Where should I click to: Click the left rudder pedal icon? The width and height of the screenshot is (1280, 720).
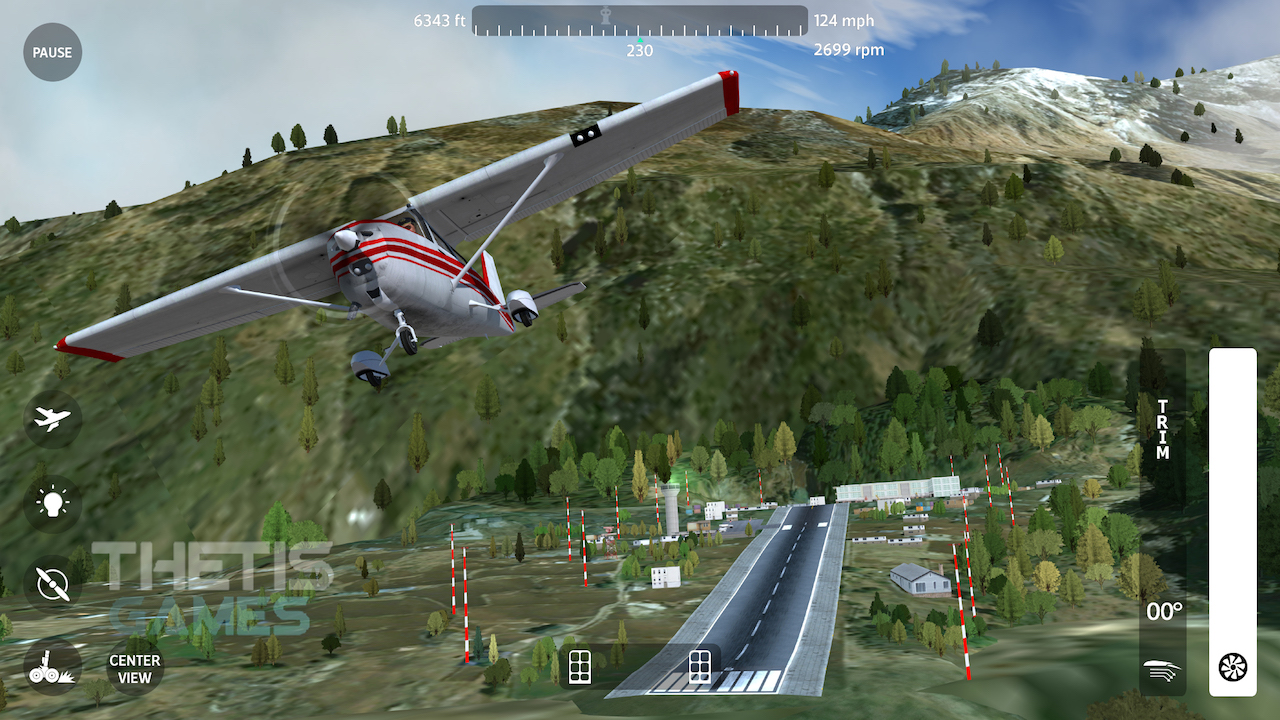pyautogui.click(x=580, y=665)
